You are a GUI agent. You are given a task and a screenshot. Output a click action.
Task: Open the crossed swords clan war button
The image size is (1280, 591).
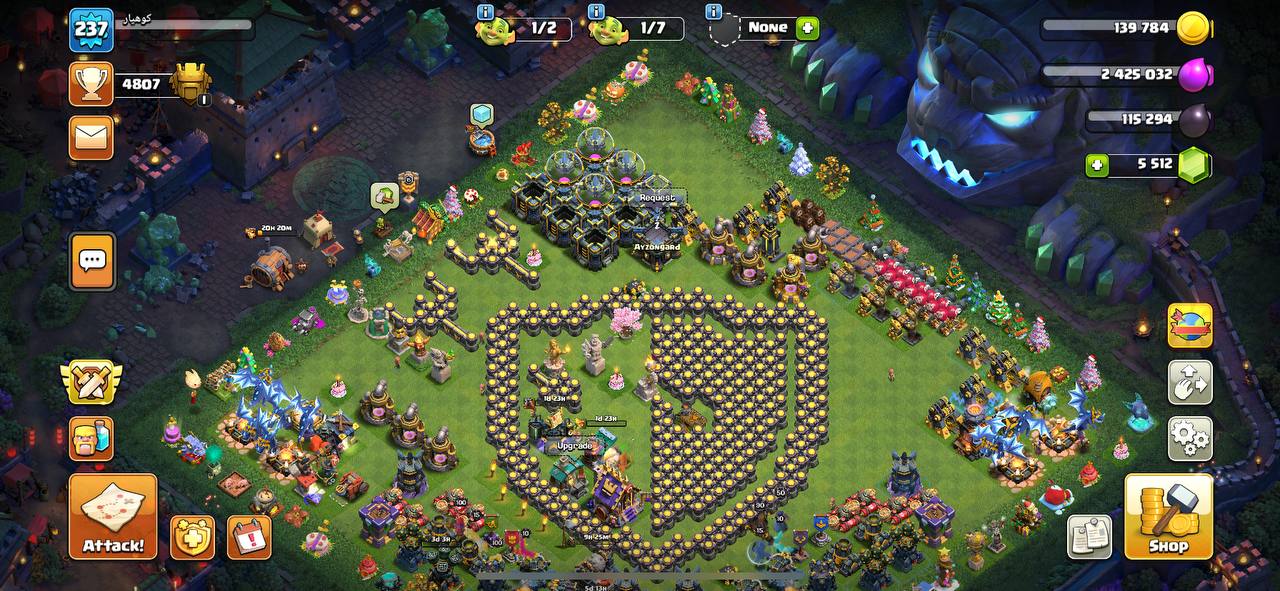(x=91, y=381)
